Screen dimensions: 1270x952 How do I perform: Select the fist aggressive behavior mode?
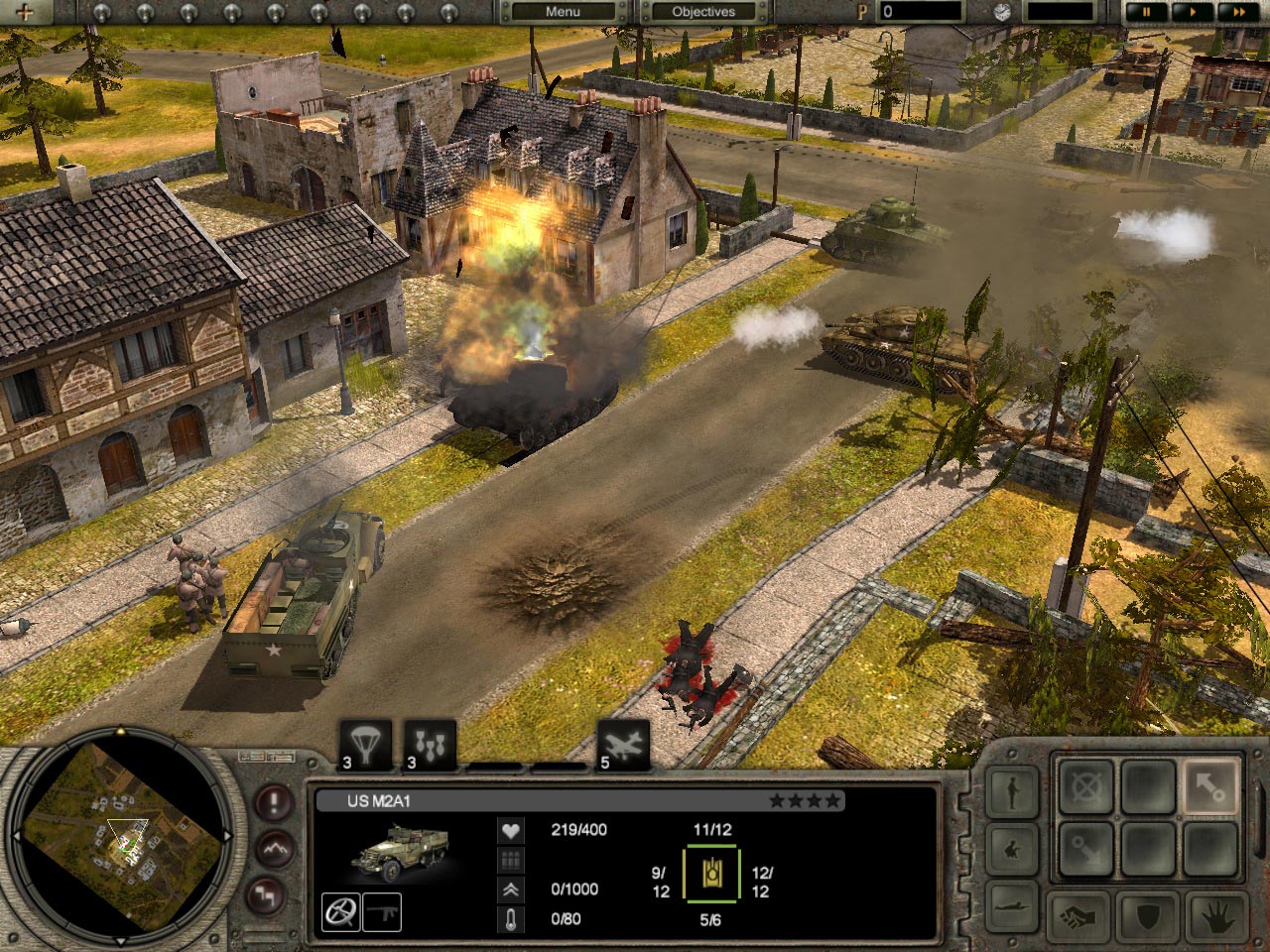(x=1079, y=916)
